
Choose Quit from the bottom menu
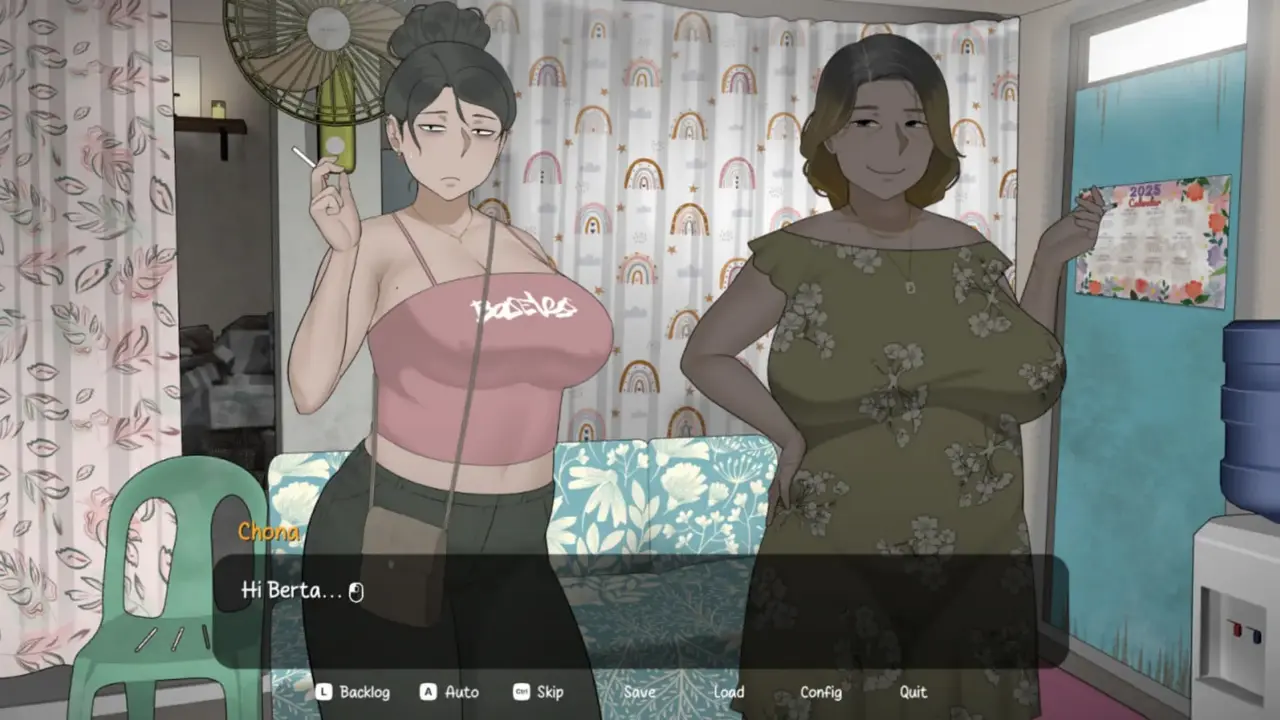point(912,692)
